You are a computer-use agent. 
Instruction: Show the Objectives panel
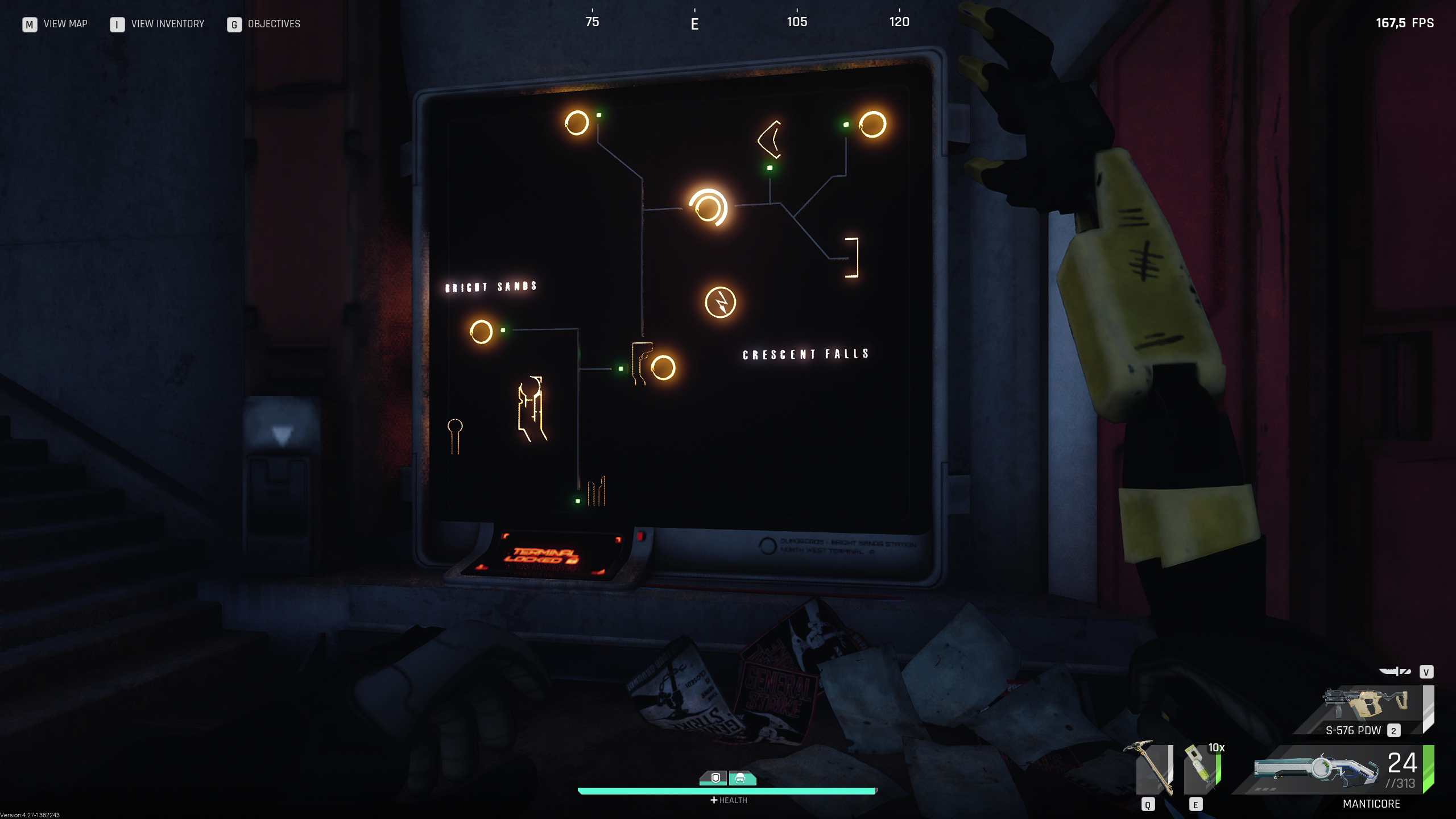click(x=264, y=24)
